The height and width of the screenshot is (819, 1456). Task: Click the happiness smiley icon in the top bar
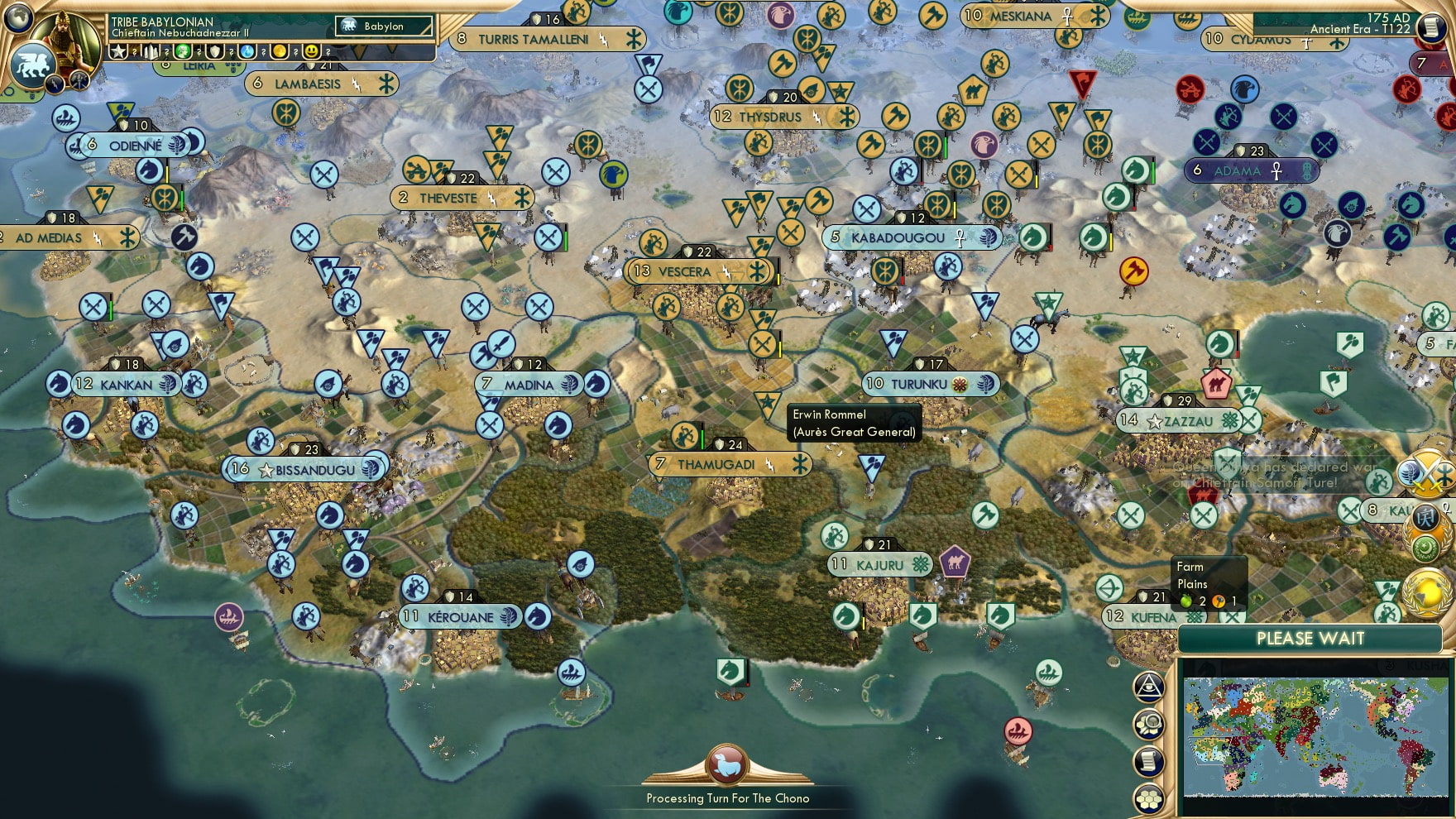coord(311,51)
